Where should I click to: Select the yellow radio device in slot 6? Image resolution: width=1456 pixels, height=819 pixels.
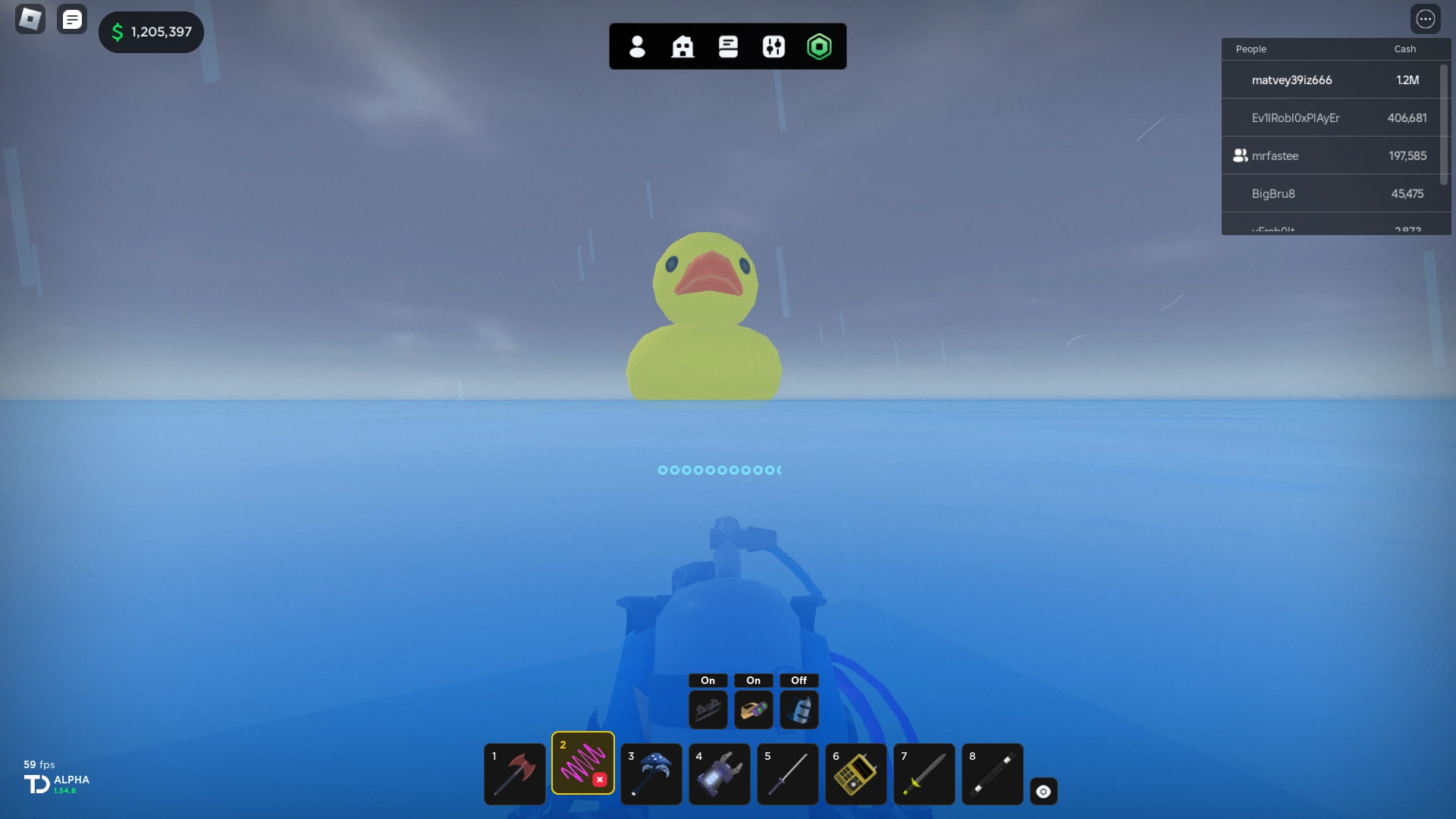point(855,774)
